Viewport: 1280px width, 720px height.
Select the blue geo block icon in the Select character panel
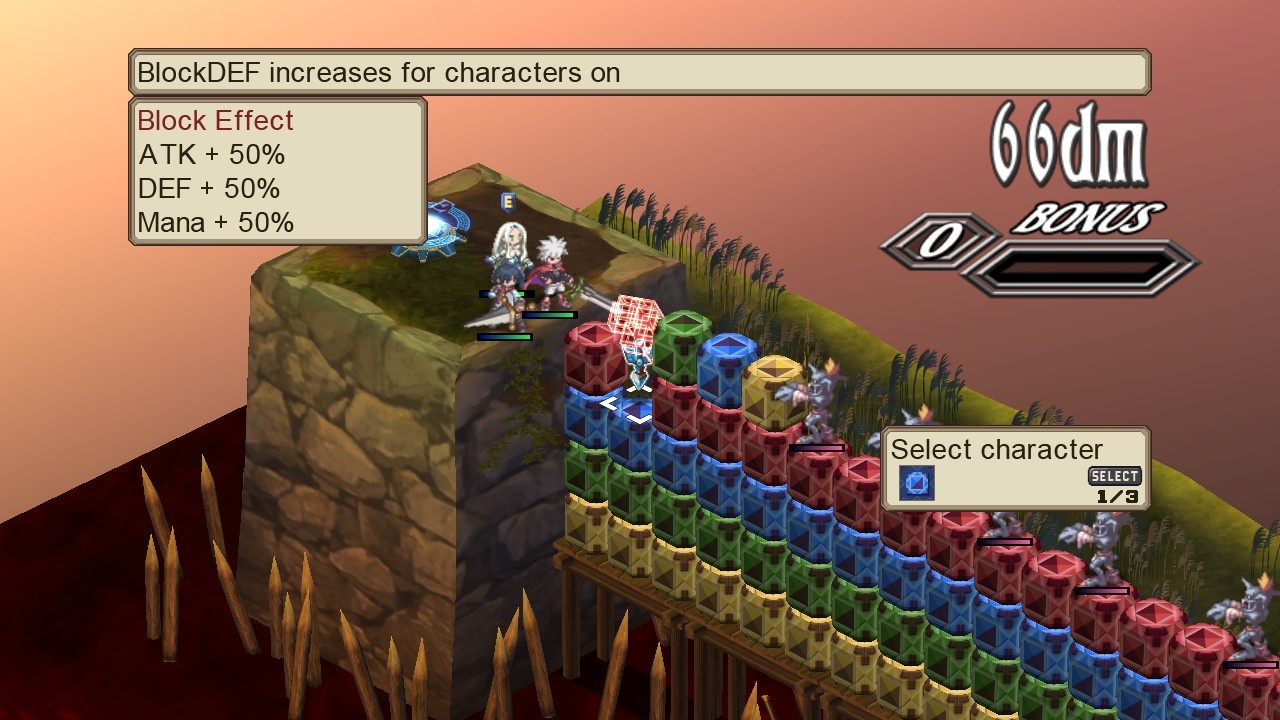[x=916, y=484]
